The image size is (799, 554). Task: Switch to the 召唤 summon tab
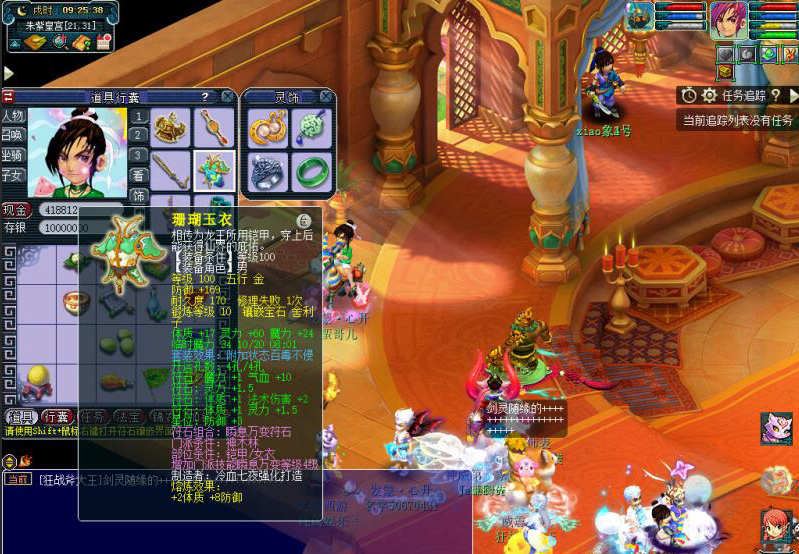[x=13, y=136]
